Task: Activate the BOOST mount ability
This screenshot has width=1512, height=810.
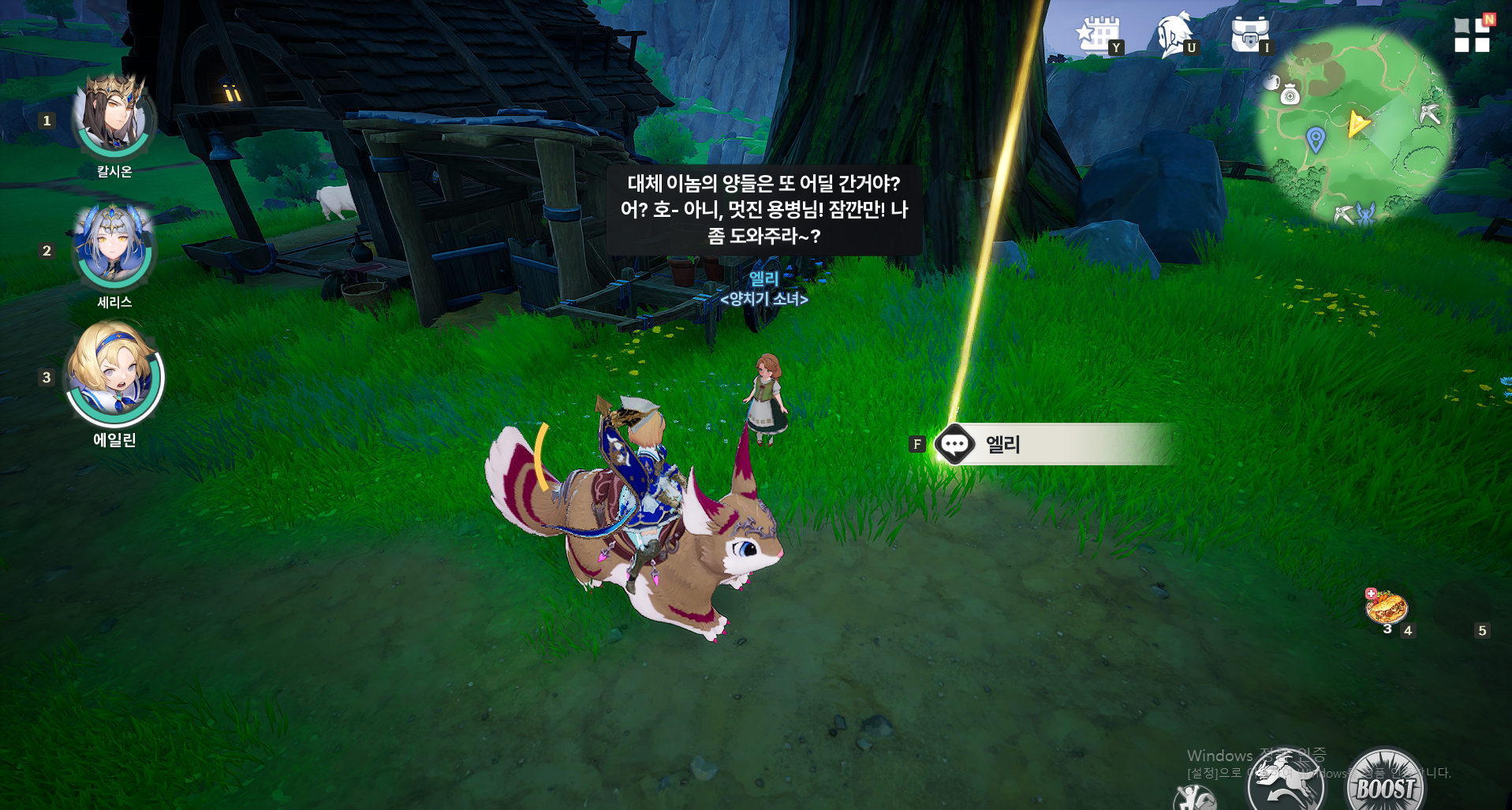Action: pos(1385,785)
